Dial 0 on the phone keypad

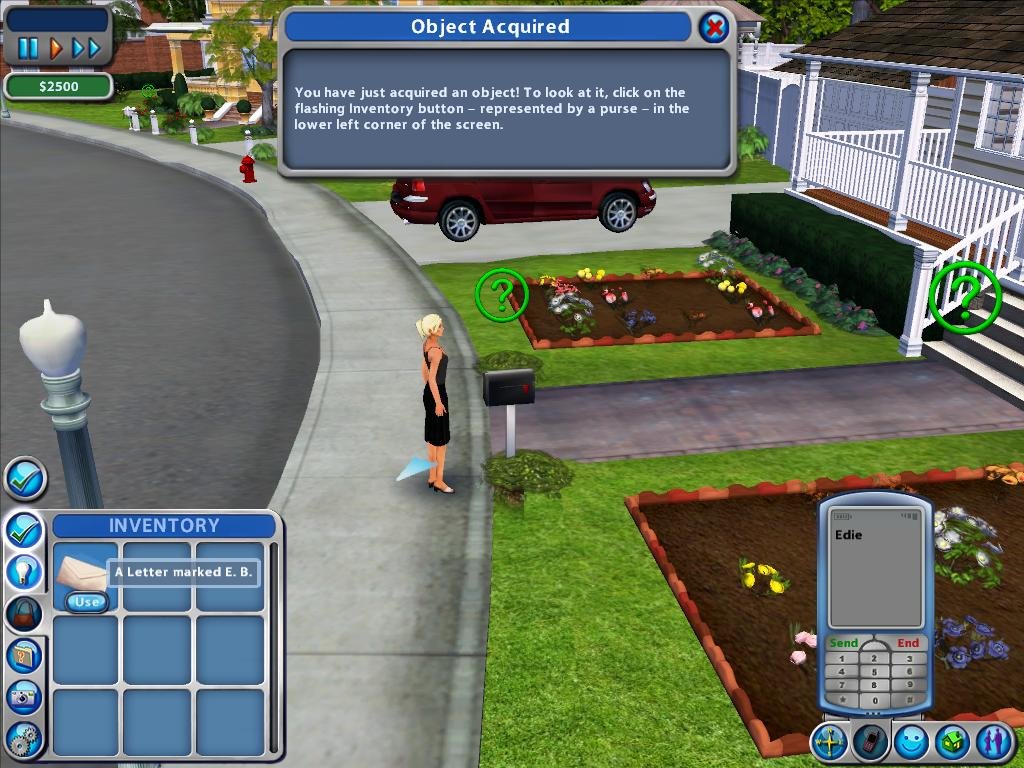(x=875, y=700)
